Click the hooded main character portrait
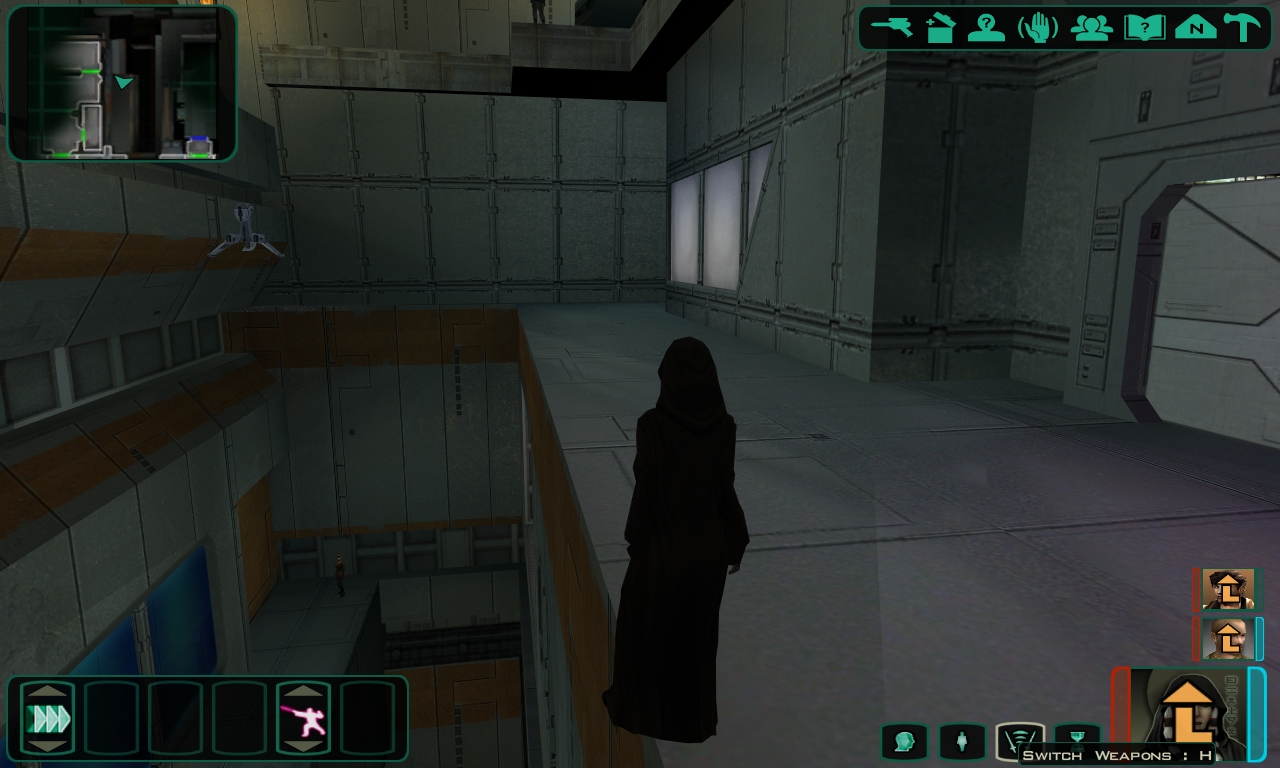Viewport: 1280px width, 768px height. 1187,712
